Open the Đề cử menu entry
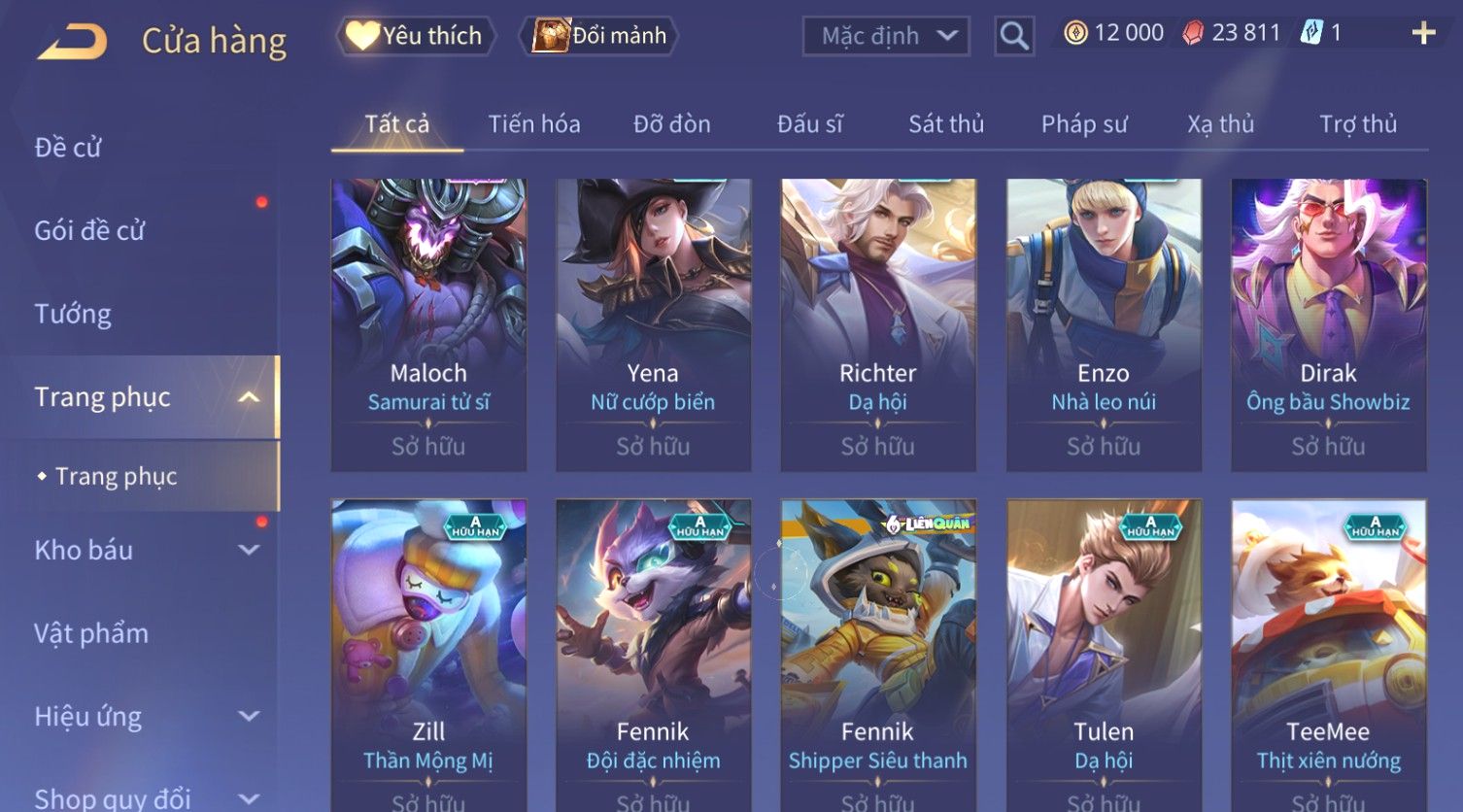This screenshot has width=1463, height=812. [x=68, y=148]
